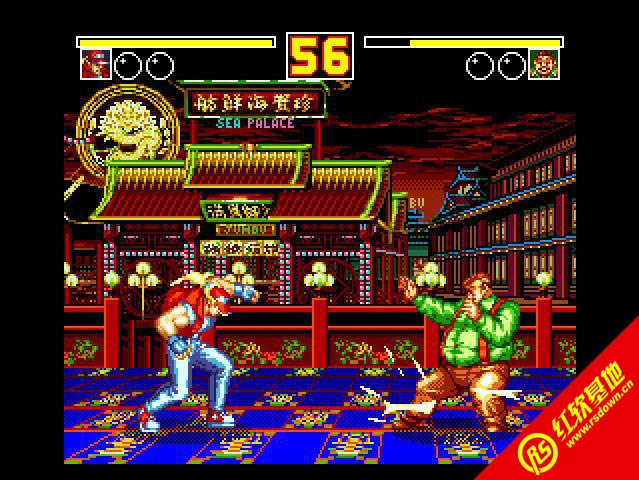Image resolution: width=639 pixels, height=480 pixels.
Task: Click Terry's portrait under the left health bar
Action: (95, 65)
